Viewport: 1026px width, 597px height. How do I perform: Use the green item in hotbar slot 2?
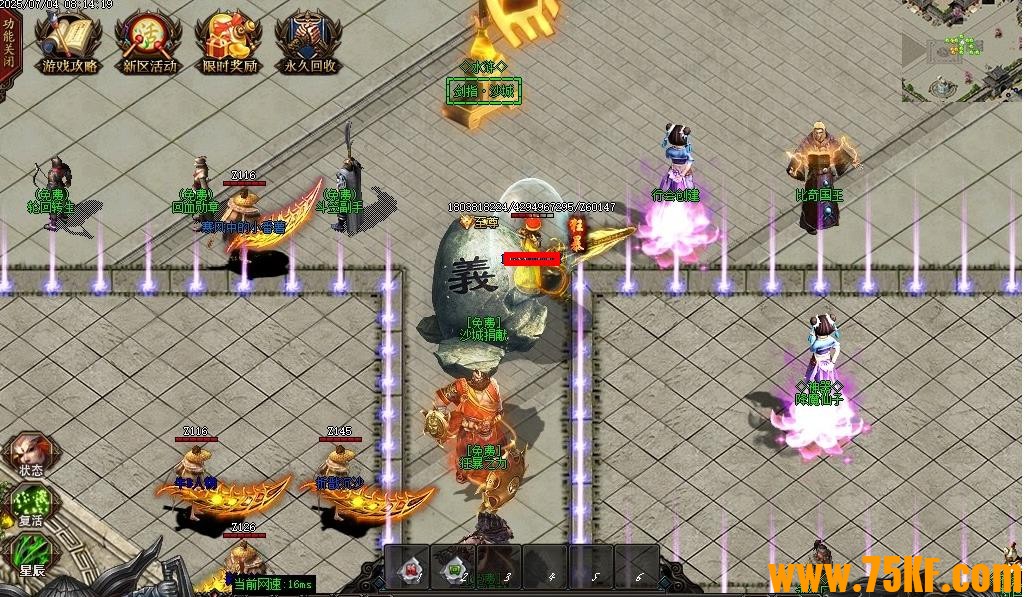[x=454, y=569]
